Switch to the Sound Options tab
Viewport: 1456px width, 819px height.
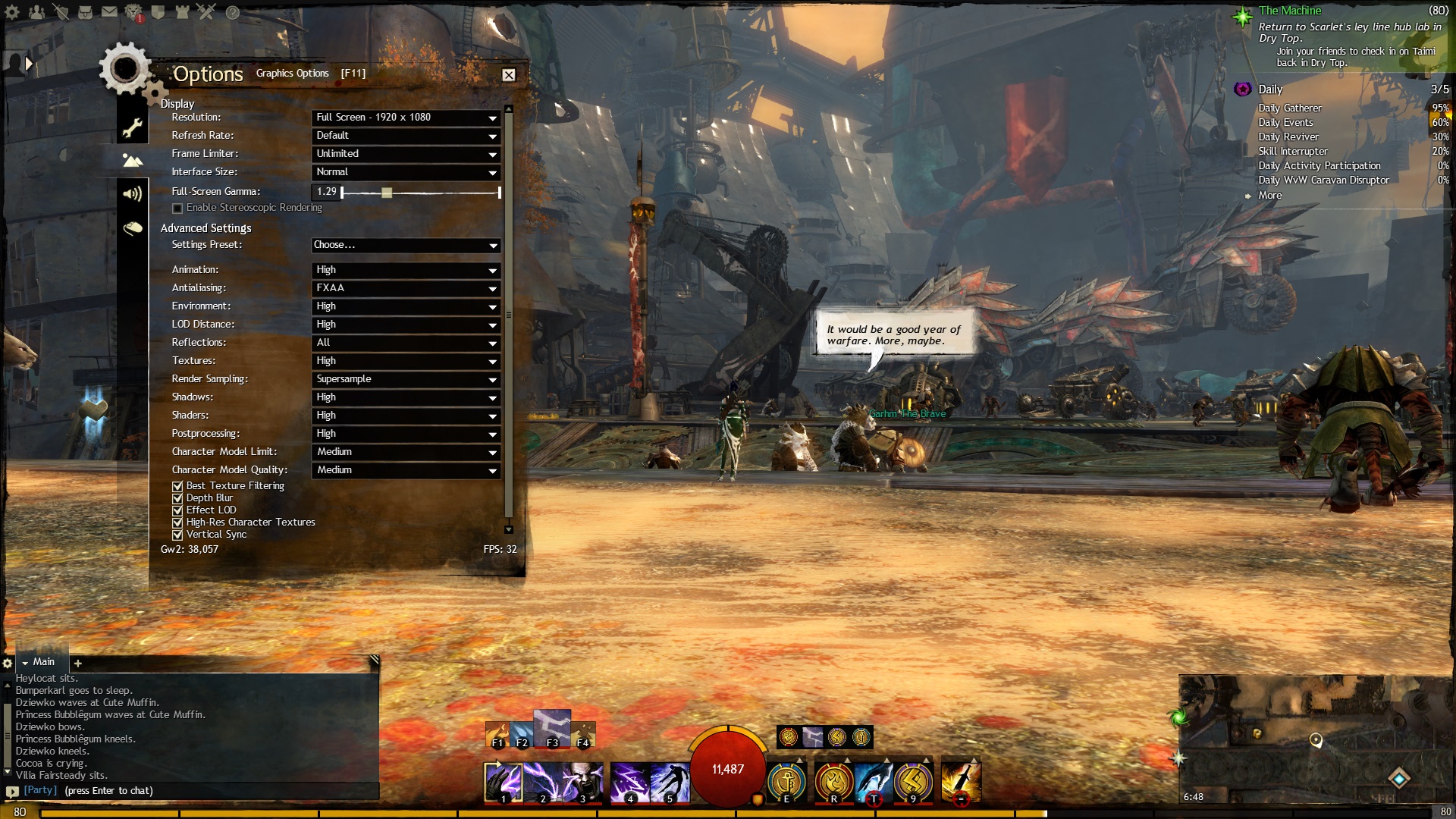(x=133, y=194)
